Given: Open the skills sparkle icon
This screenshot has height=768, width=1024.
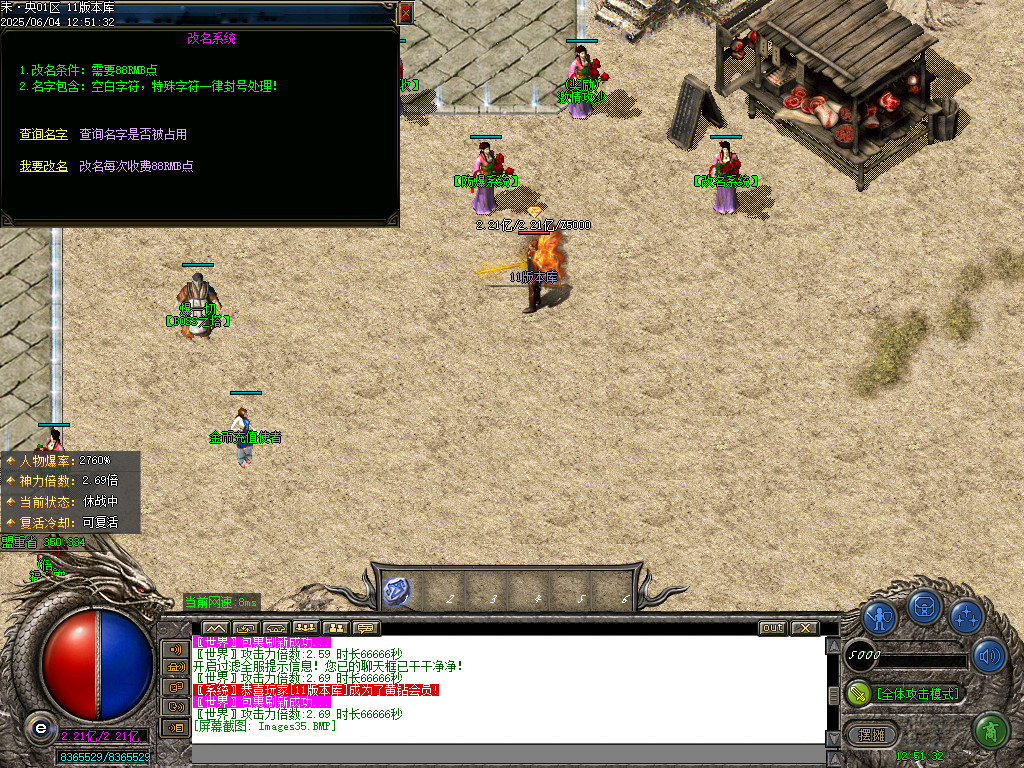Looking at the screenshot, I should [x=966, y=617].
